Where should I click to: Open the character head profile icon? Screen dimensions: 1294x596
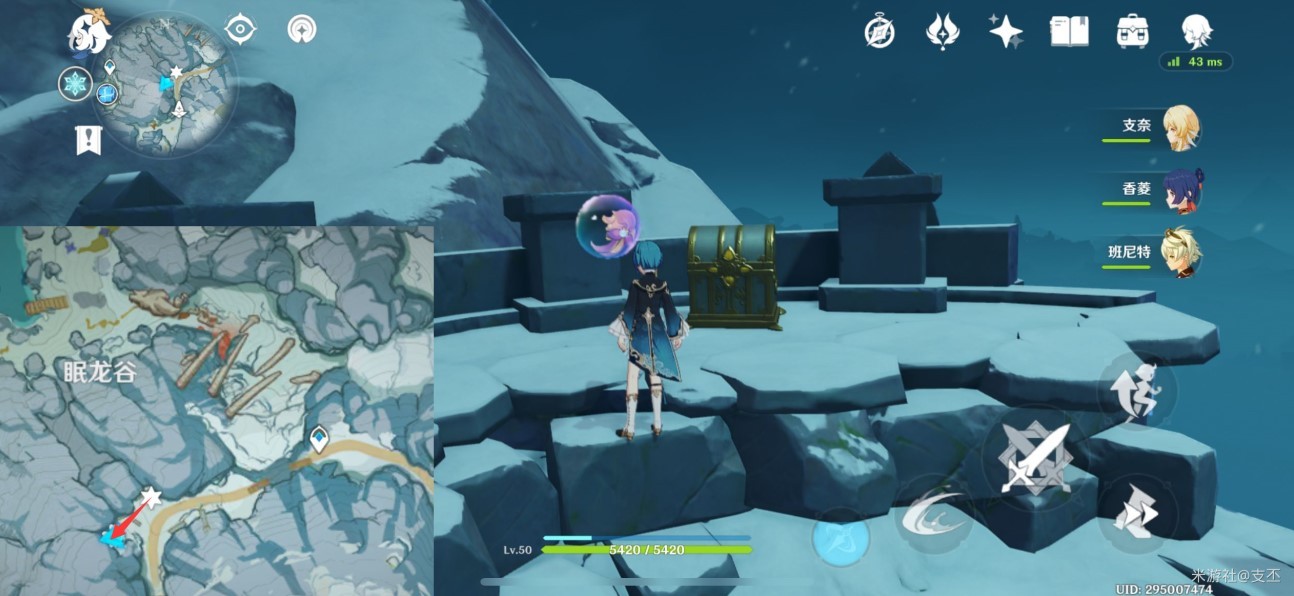(1196, 31)
